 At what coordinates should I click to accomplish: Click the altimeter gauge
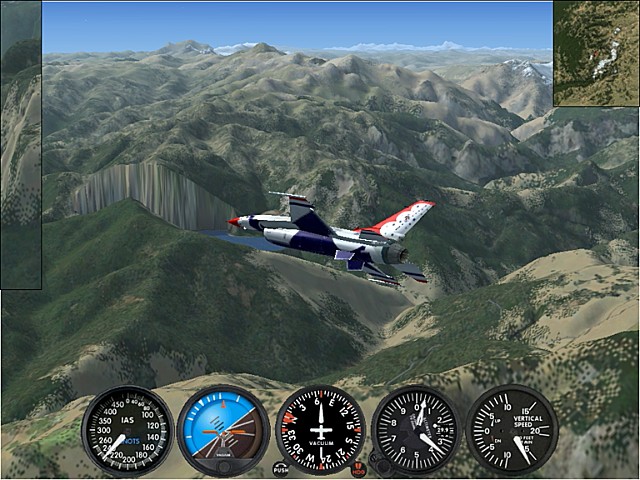click(416, 431)
